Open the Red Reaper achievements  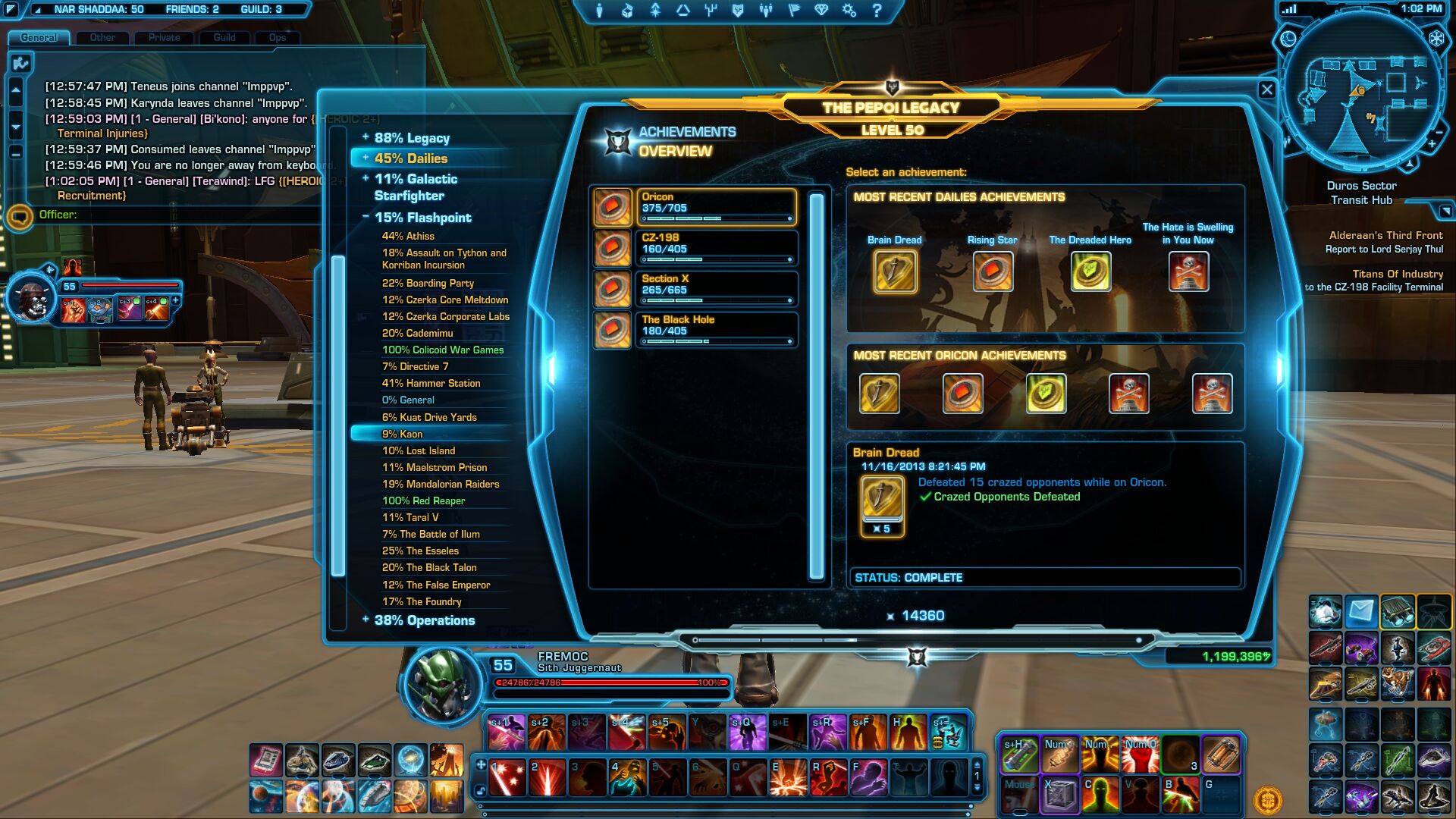click(x=423, y=500)
